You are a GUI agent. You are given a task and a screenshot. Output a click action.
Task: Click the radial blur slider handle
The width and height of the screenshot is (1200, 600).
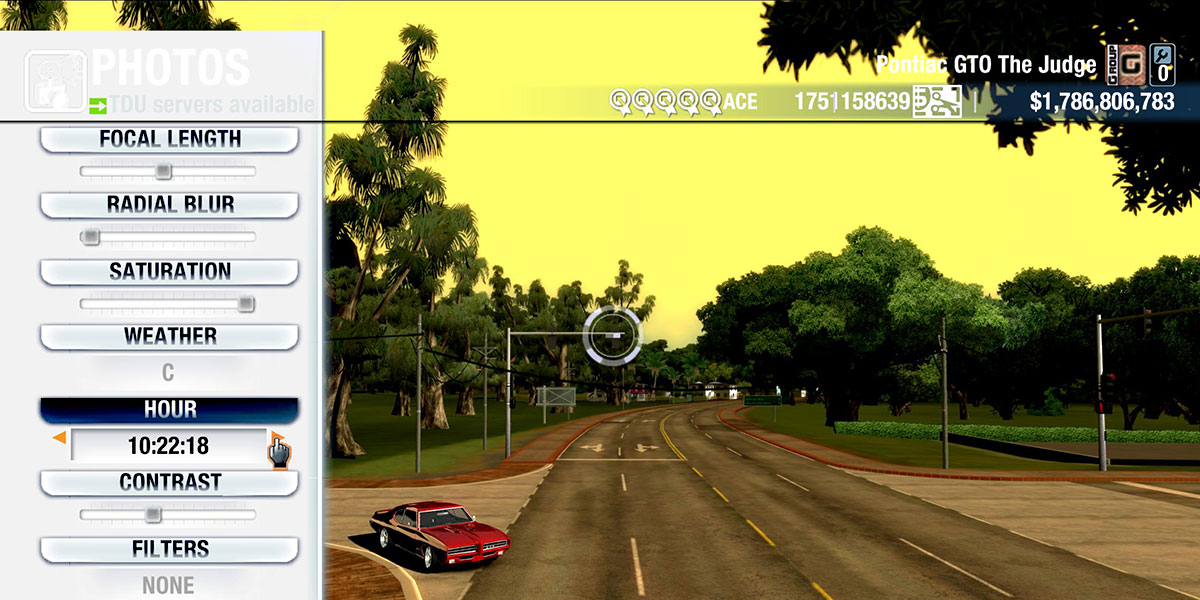pos(91,237)
